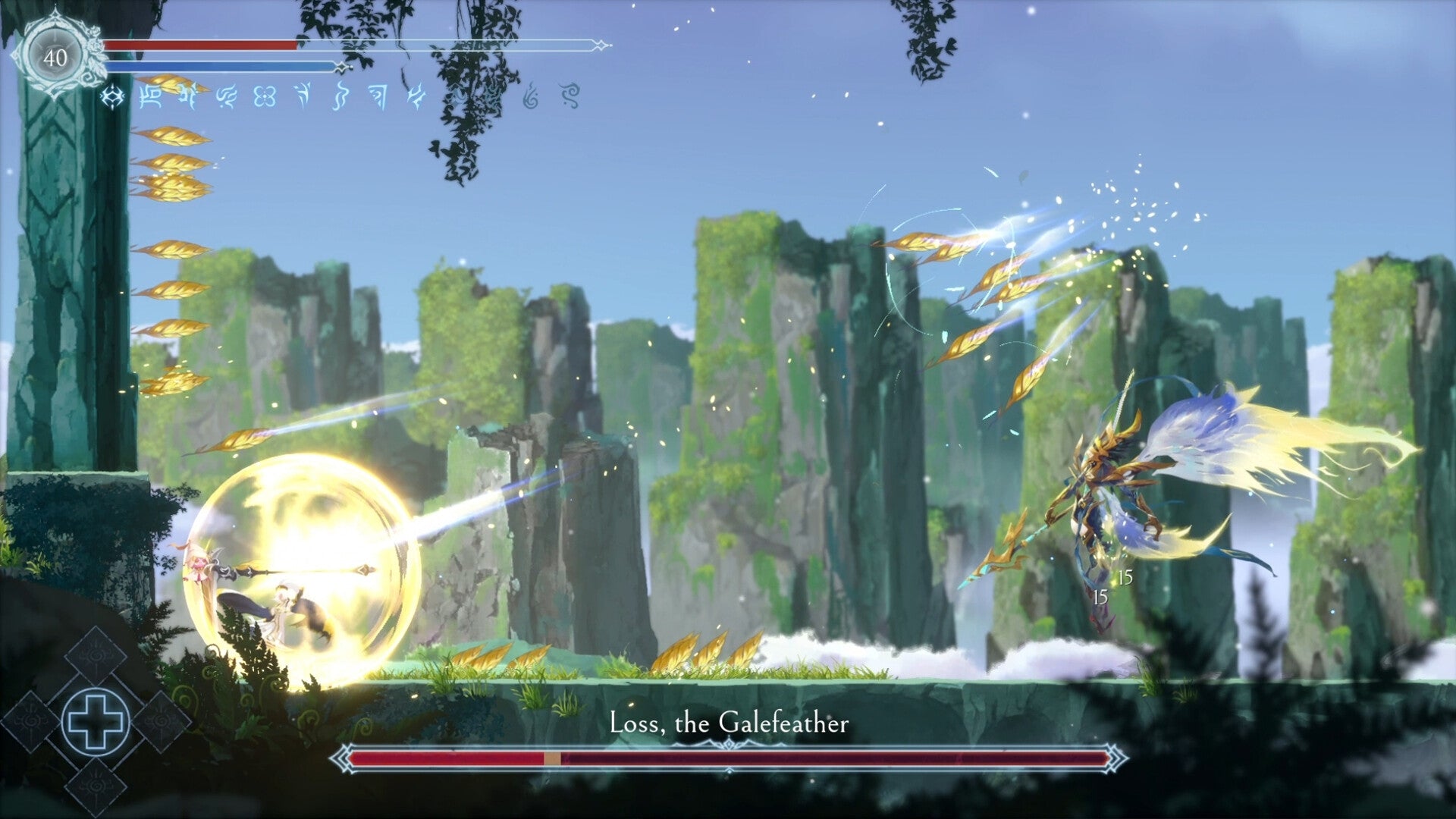The image size is (1456, 819).
Task: Click the first rune buff icon in HUD row
Action: (x=112, y=96)
